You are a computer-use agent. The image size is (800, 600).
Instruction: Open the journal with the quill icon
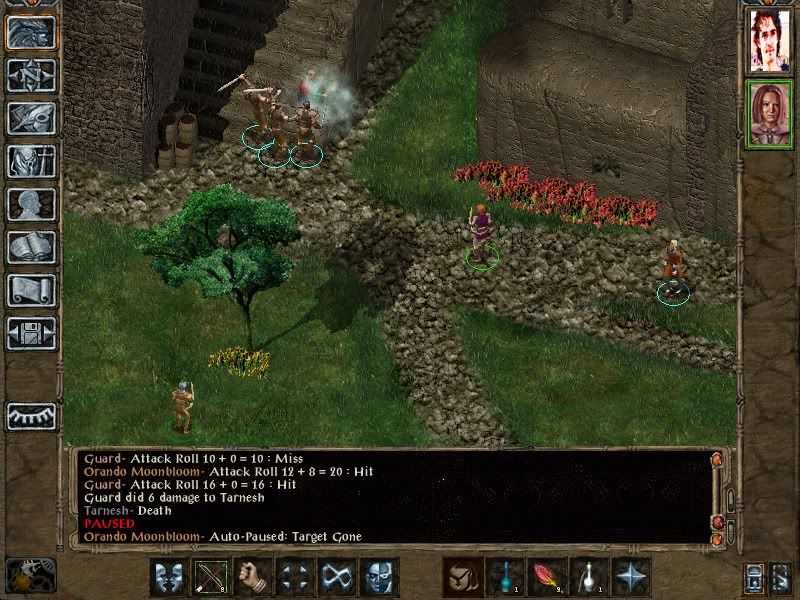[x=31, y=118]
